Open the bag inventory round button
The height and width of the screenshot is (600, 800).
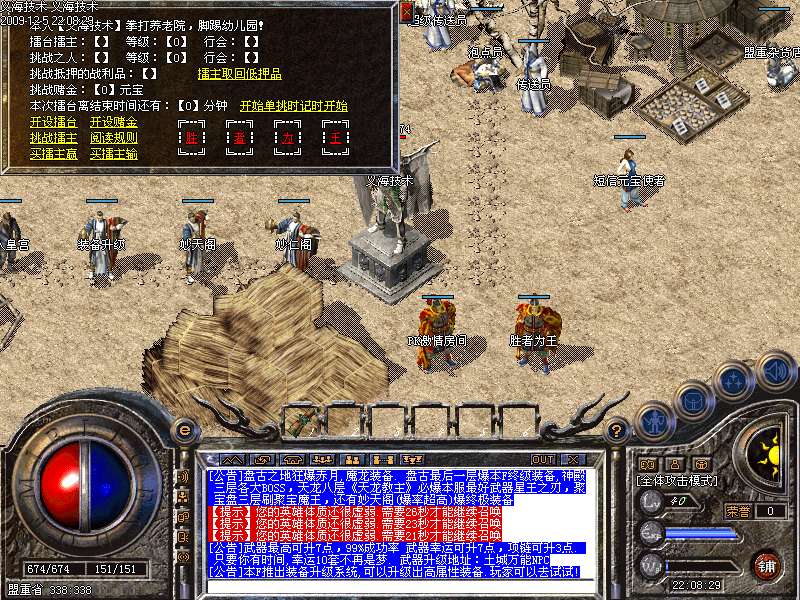694,401
